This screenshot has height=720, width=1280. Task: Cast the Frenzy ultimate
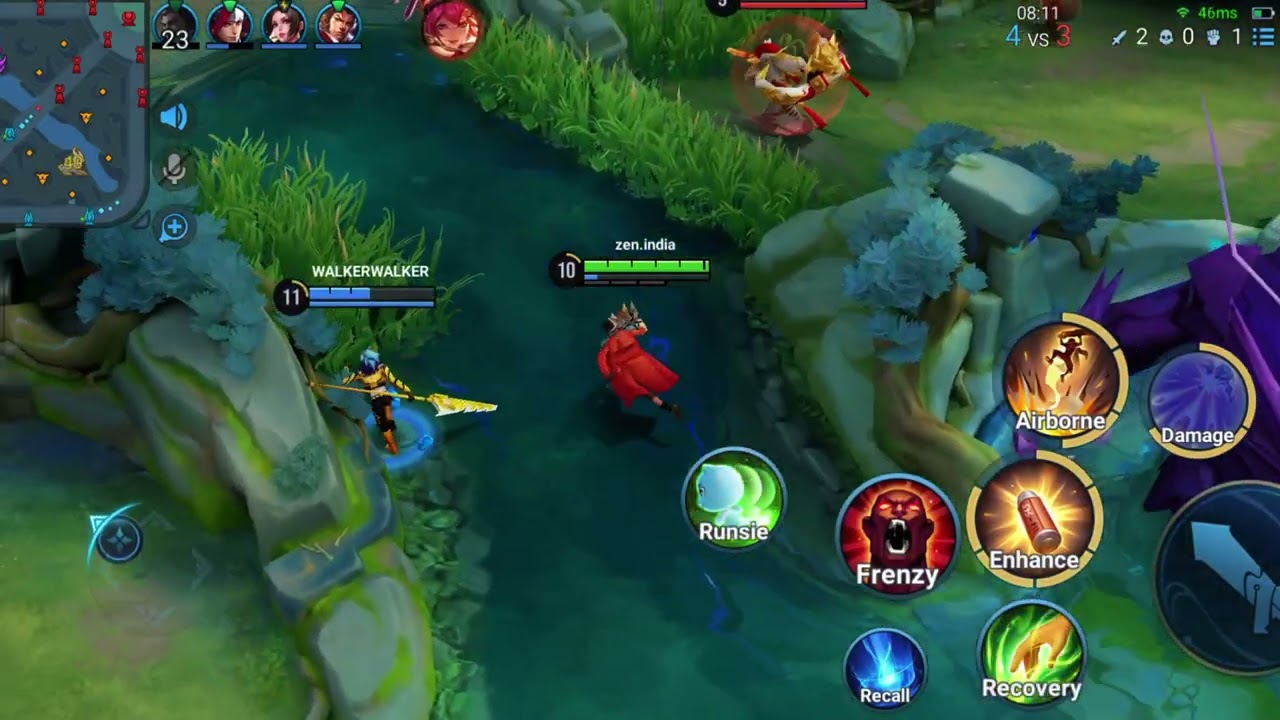[x=897, y=535]
